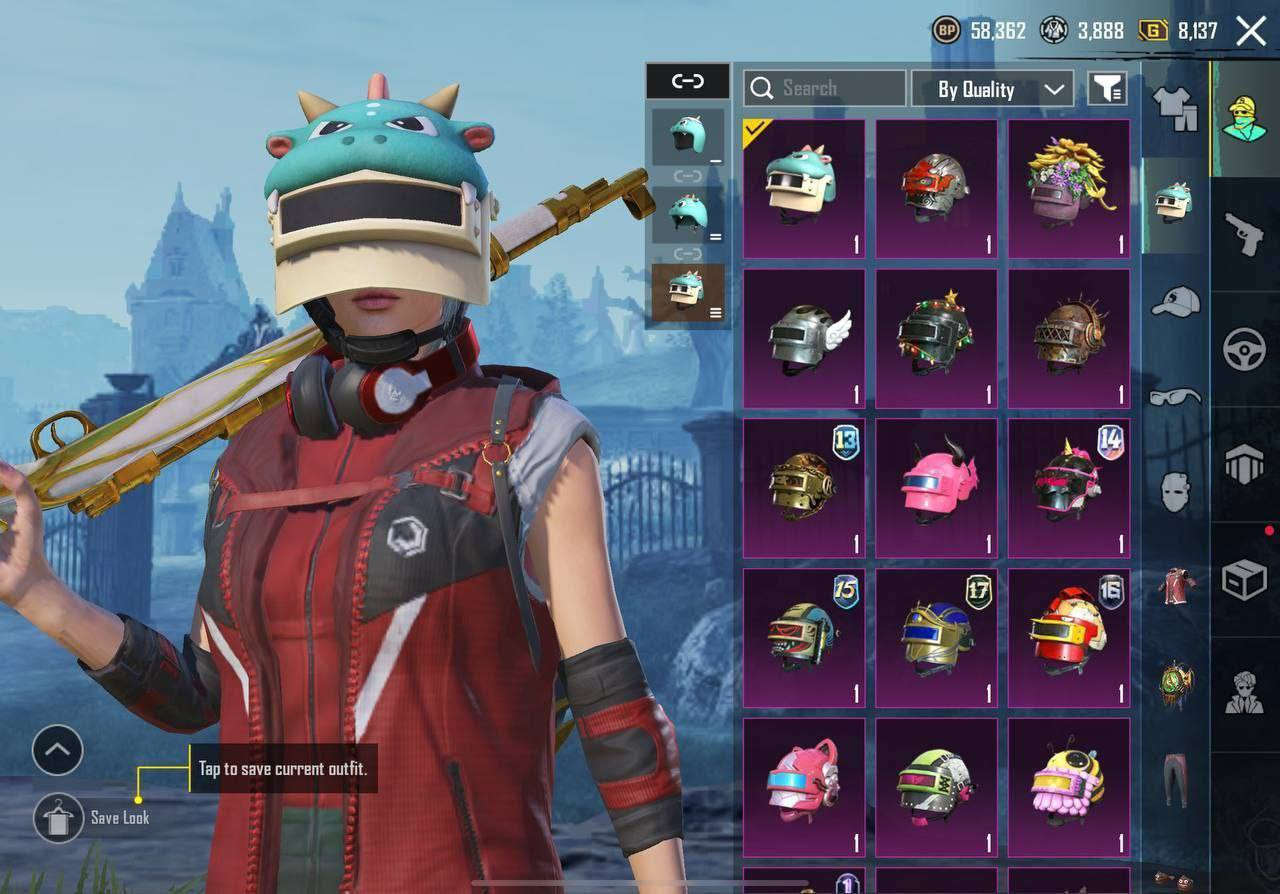Choose the sunflower bouquet helmet skin
The height and width of the screenshot is (894, 1280).
click(1069, 190)
